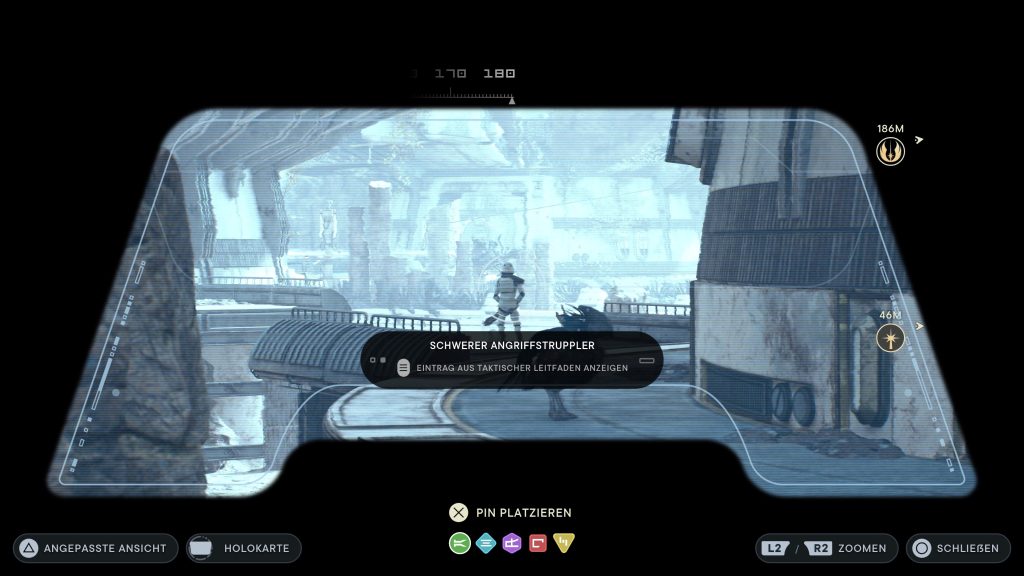Select the green circle pin
The height and width of the screenshot is (576, 1024).
tap(460, 543)
